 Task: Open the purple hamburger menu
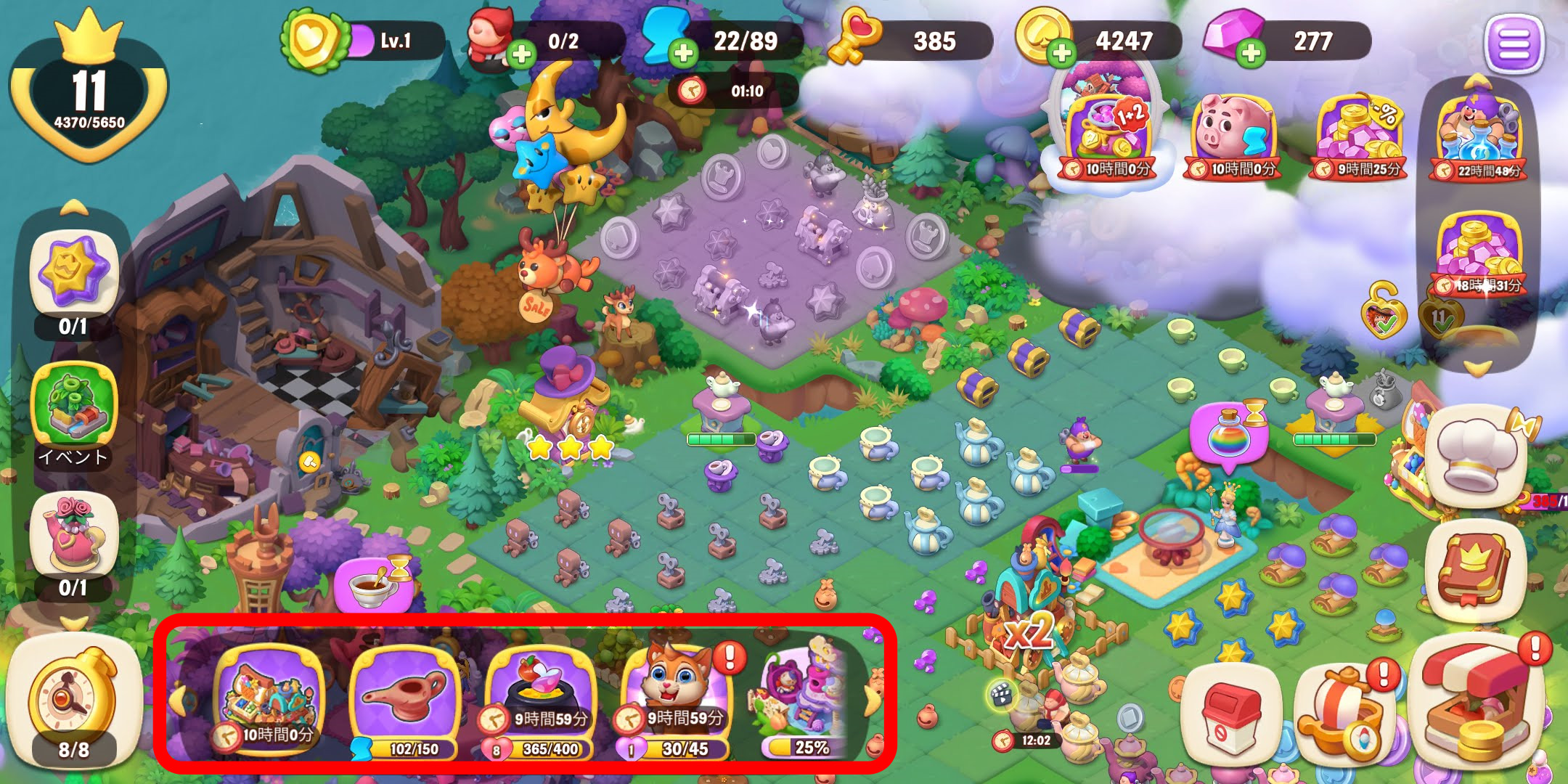(1514, 44)
